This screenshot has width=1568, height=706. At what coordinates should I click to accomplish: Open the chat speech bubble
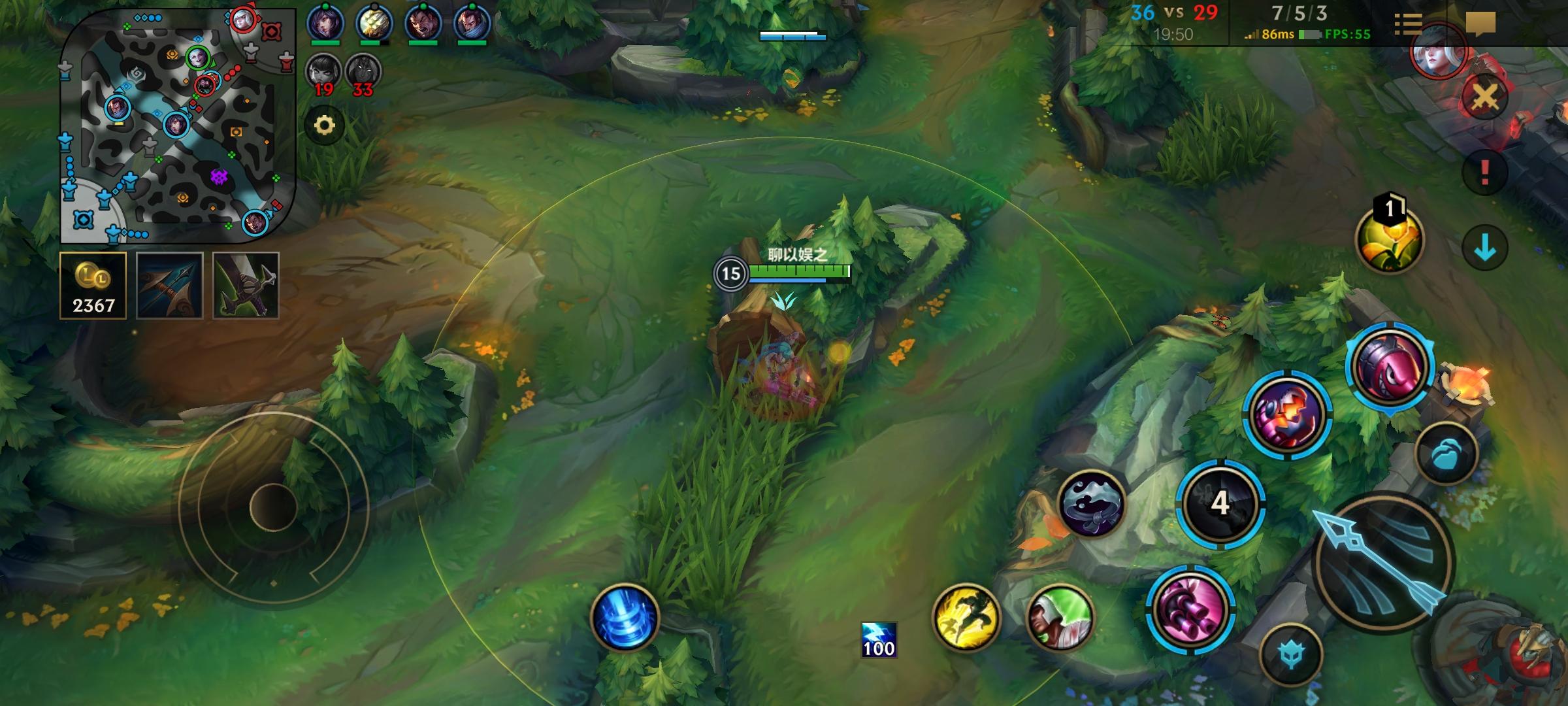click(x=1480, y=24)
